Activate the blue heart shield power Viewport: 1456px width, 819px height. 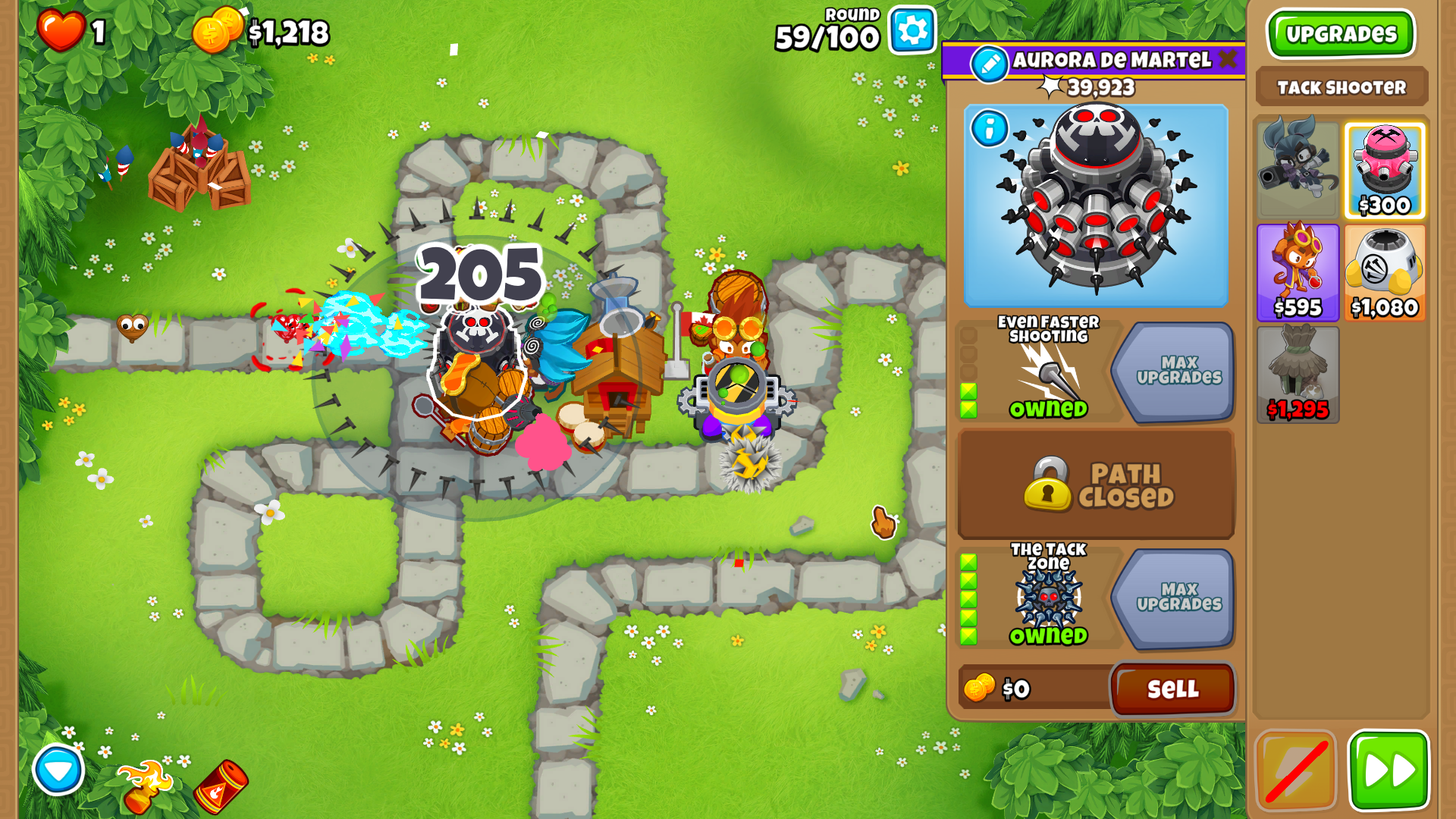(x=58, y=770)
